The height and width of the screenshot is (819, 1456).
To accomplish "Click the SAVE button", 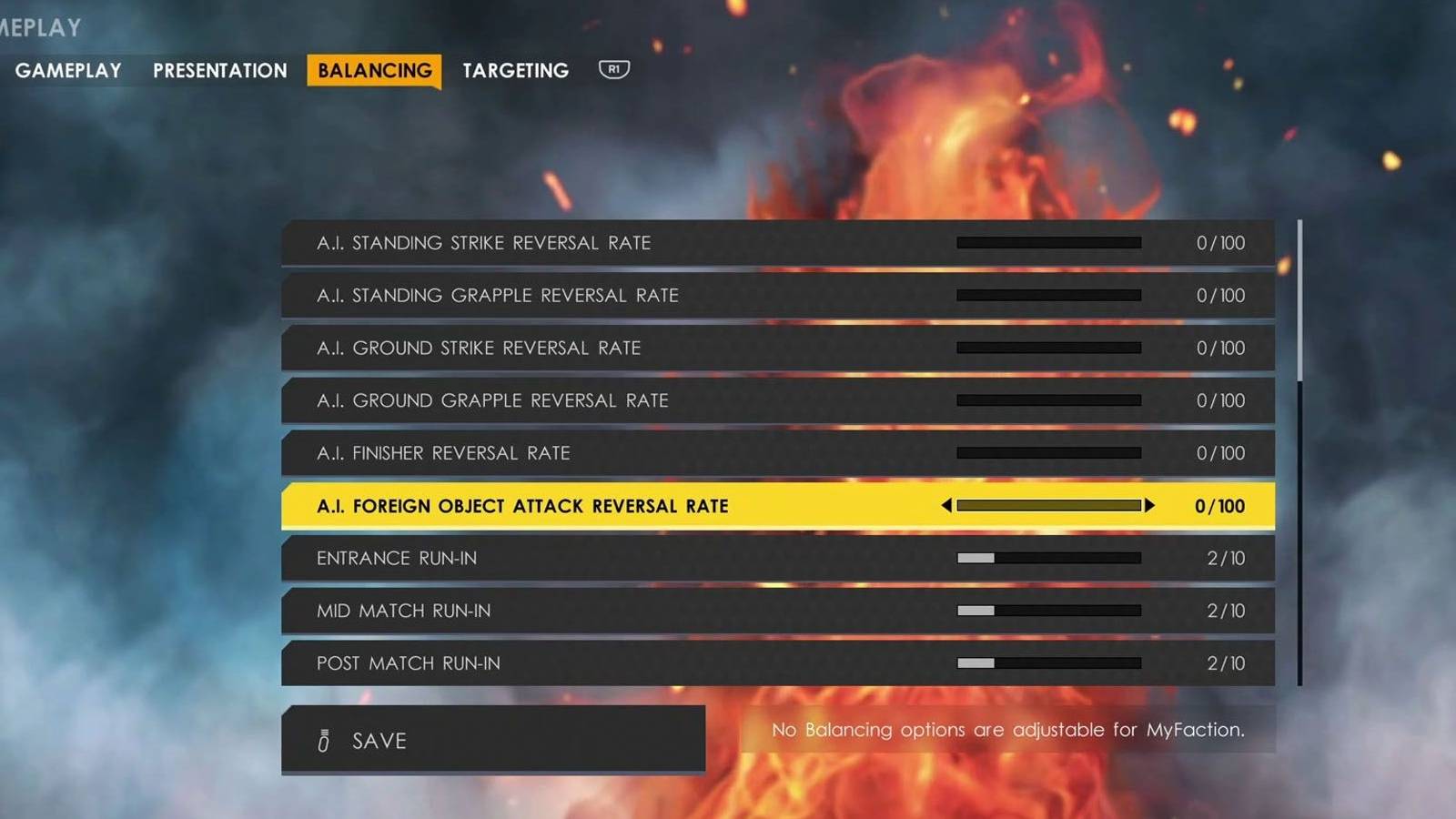I will [x=492, y=740].
